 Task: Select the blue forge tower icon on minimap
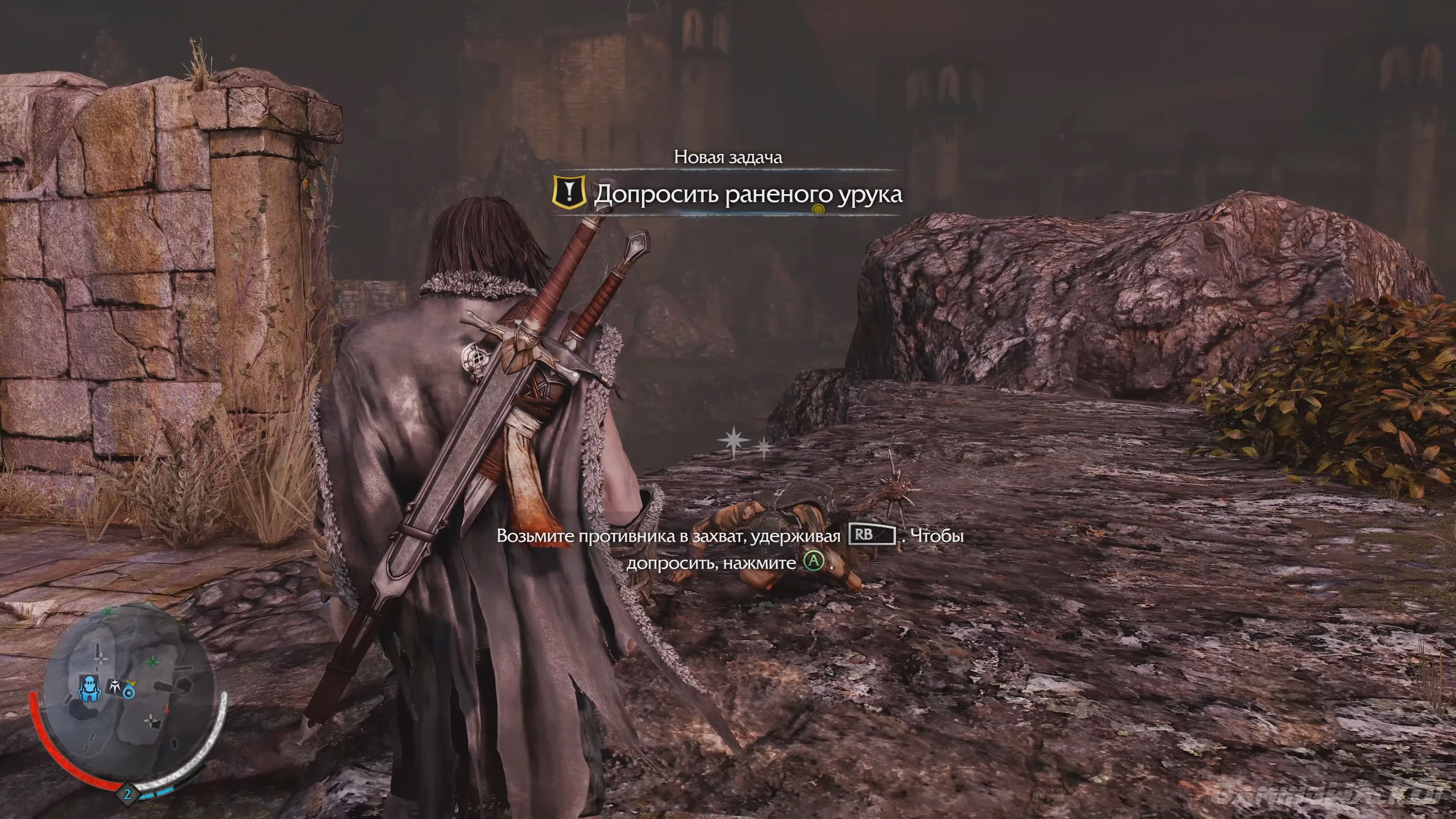point(90,689)
